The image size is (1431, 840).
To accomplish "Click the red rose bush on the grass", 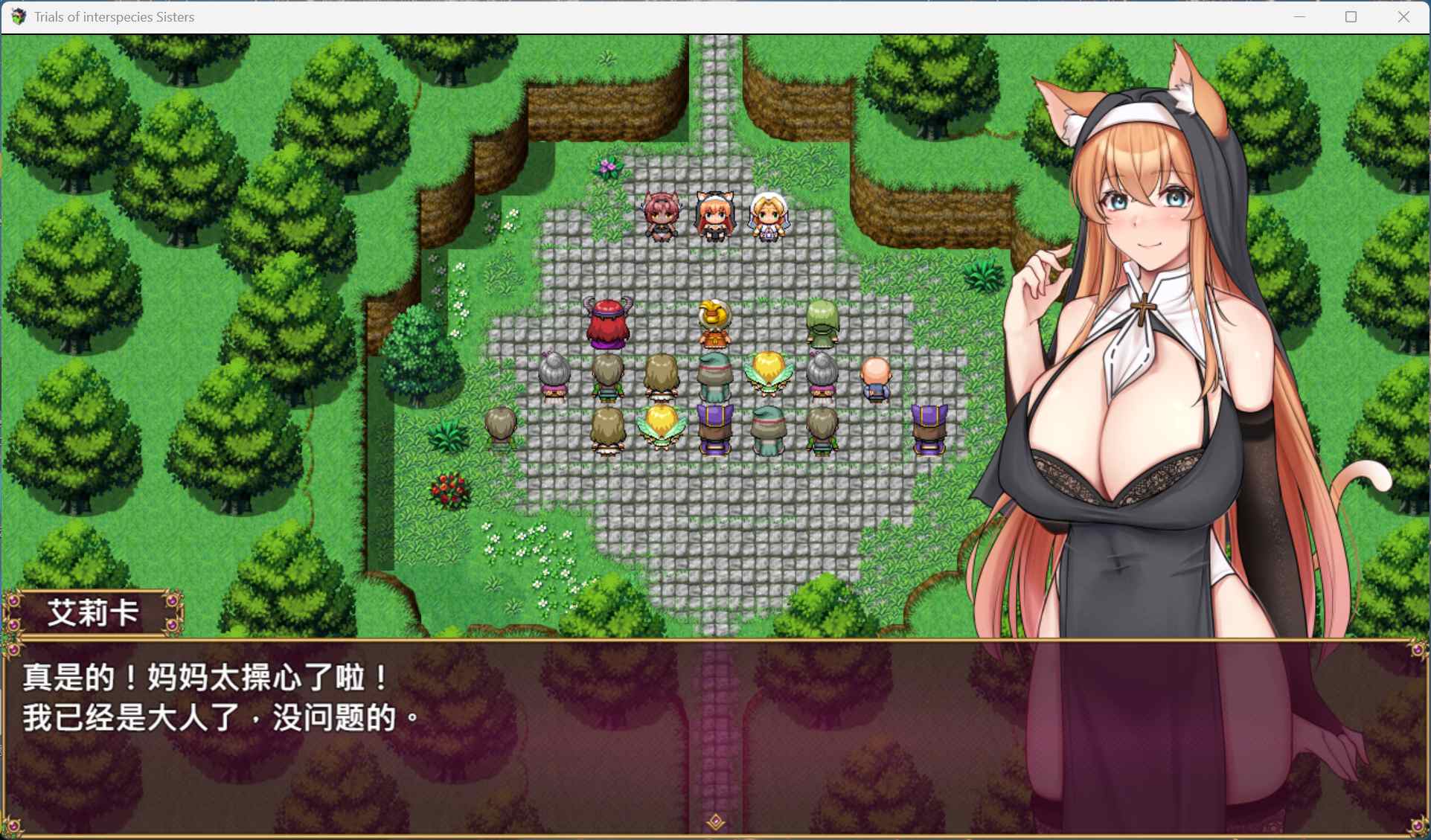I will 449,491.
